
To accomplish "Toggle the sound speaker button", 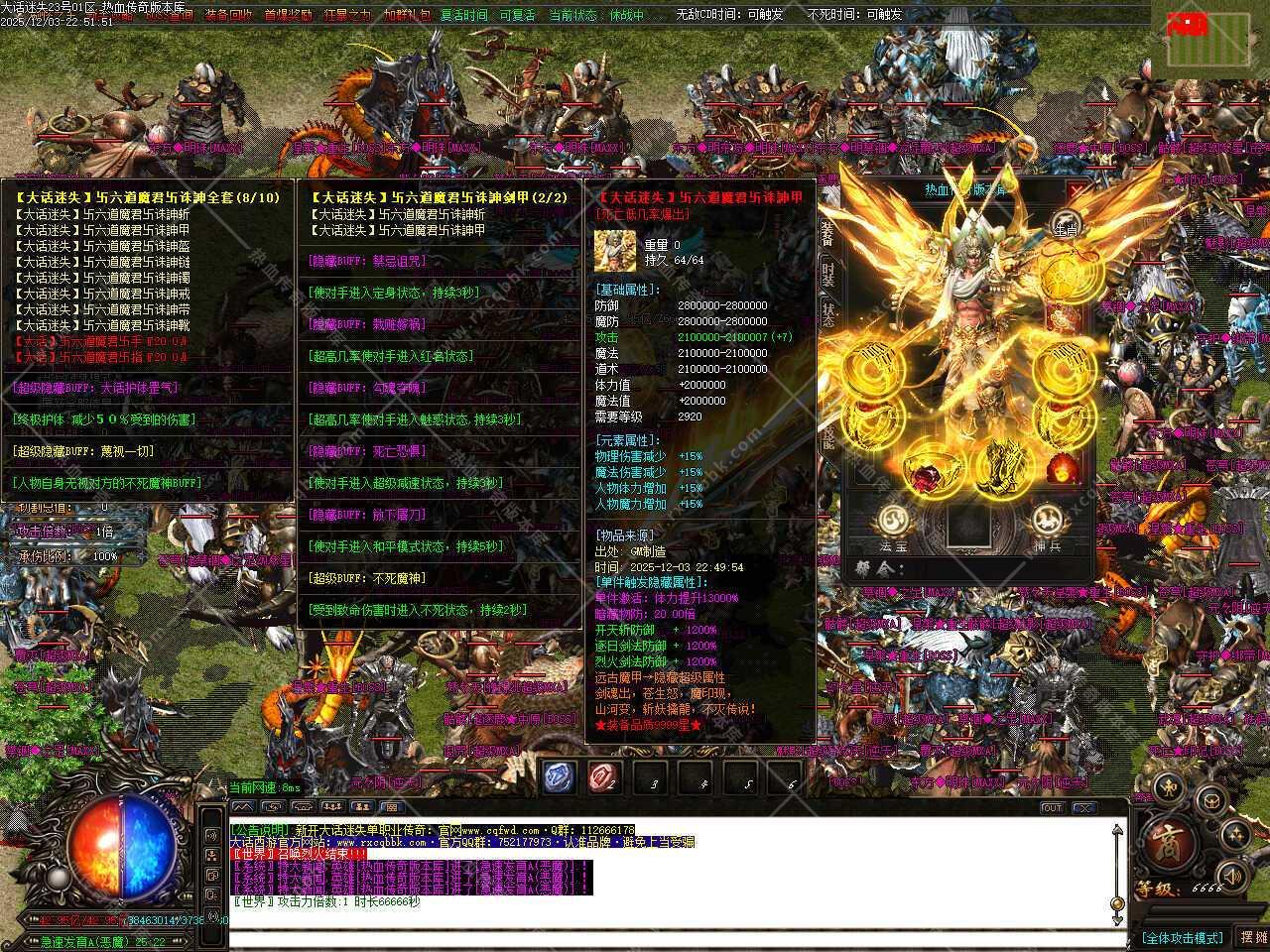I will pyautogui.click(x=1231, y=876).
